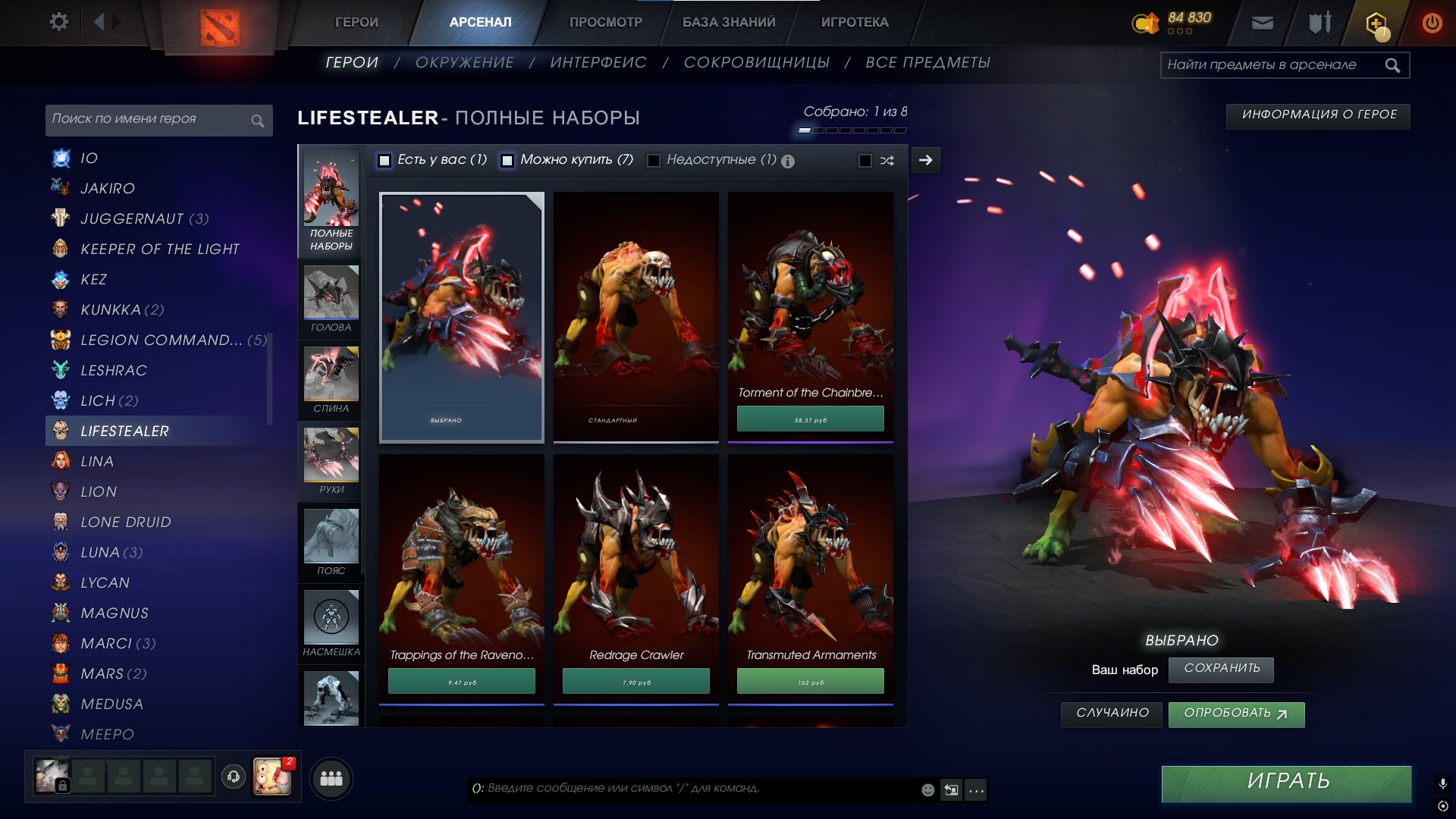Image resolution: width=1456 pixels, height=819 pixels.
Task: Show ВСЕ ПРЕДМЕТЫ in the armory
Action: [927, 63]
